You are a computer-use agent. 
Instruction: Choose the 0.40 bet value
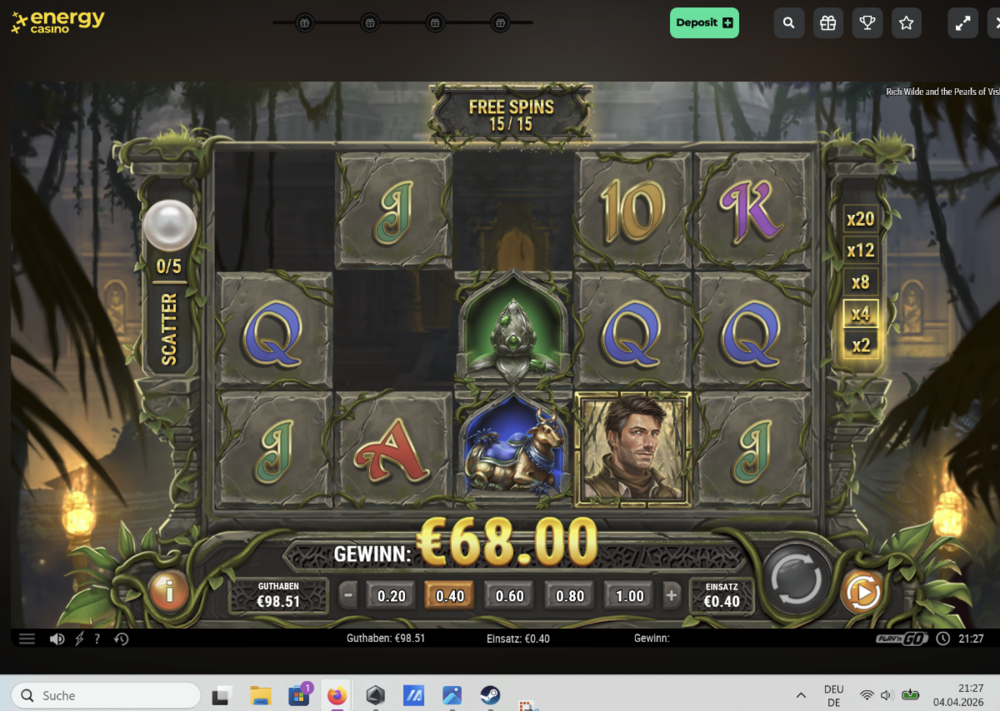click(450, 596)
